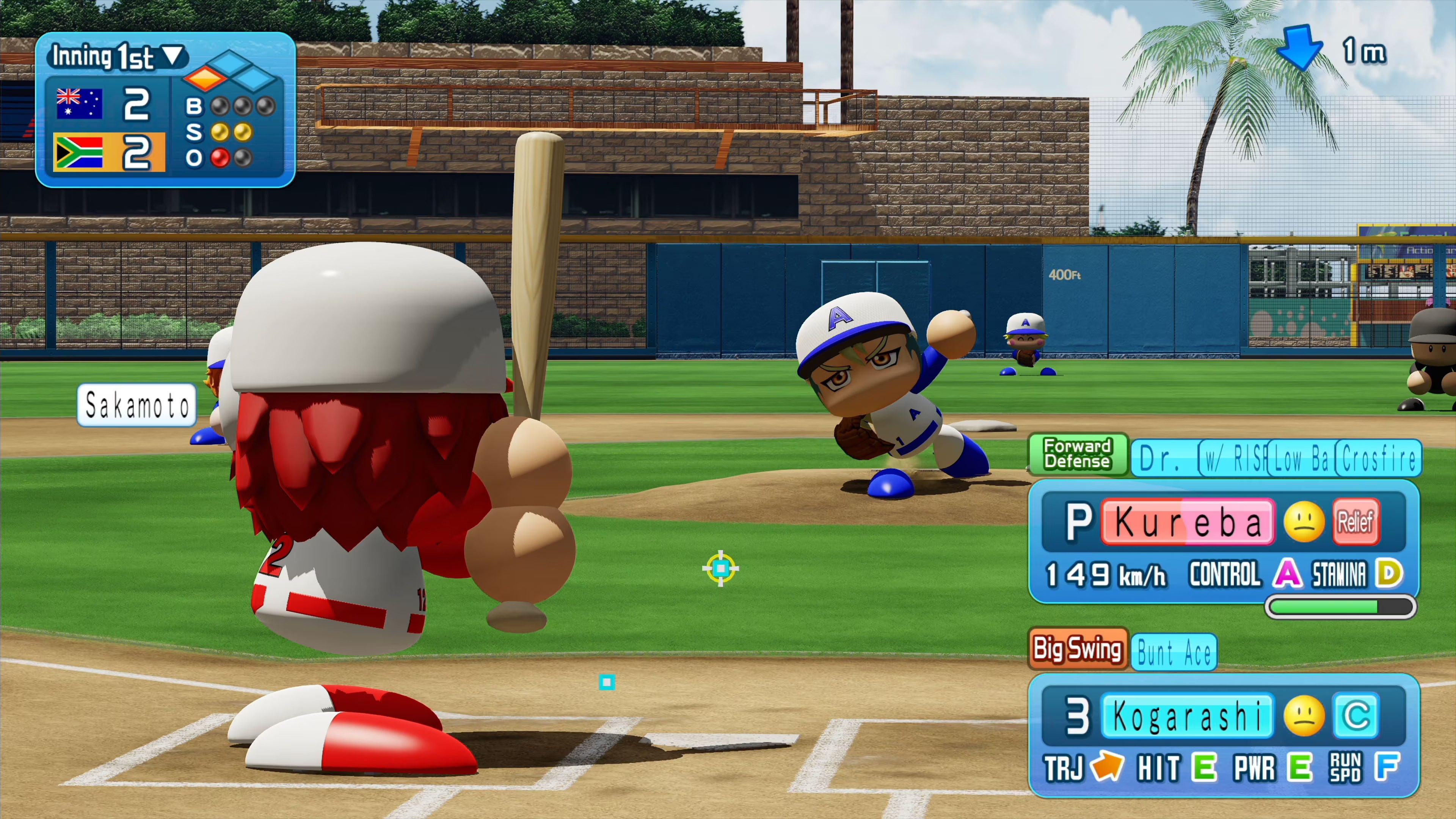The image size is (1456, 819).
Task: Click the Bunt Ace ability tag
Action: tap(1174, 653)
